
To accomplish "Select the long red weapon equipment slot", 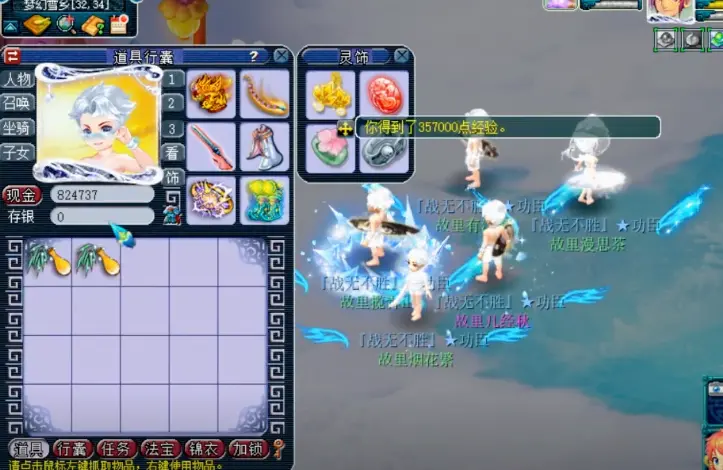I will pyautogui.click(x=211, y=146).
